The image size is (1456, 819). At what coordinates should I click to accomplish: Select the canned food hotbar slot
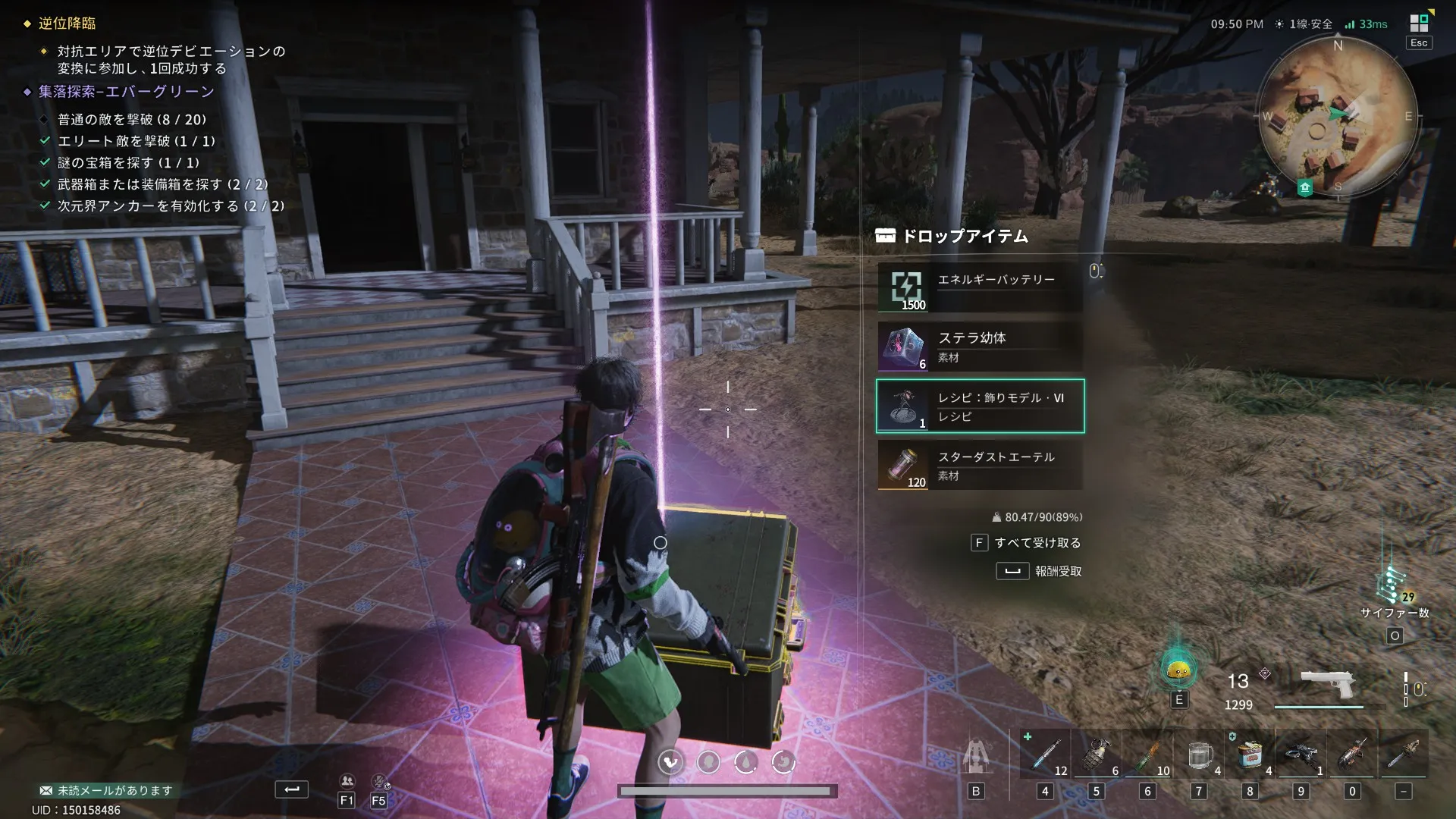pos(1250,755)
